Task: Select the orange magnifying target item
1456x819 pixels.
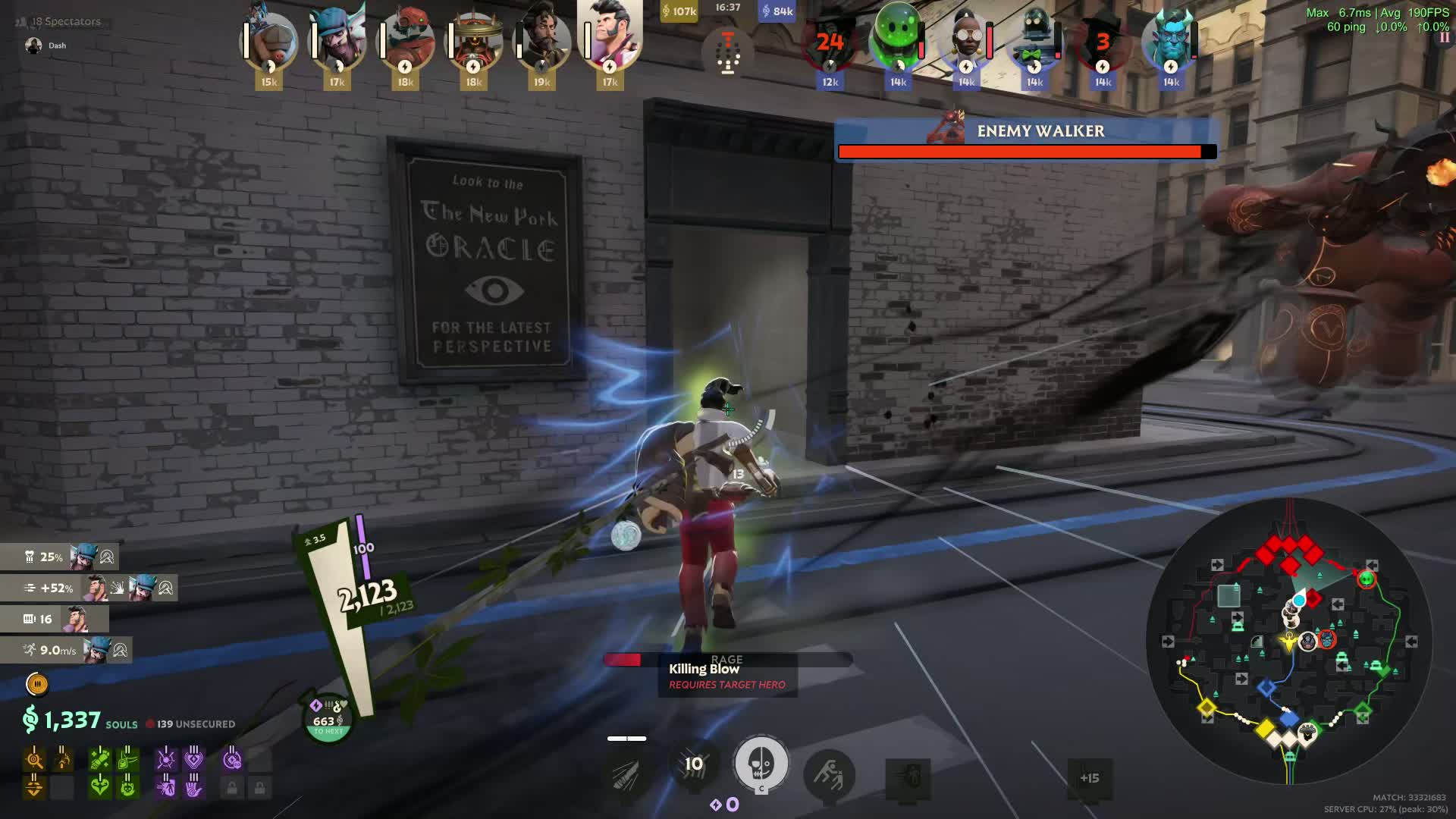Action: click(34, 758)
